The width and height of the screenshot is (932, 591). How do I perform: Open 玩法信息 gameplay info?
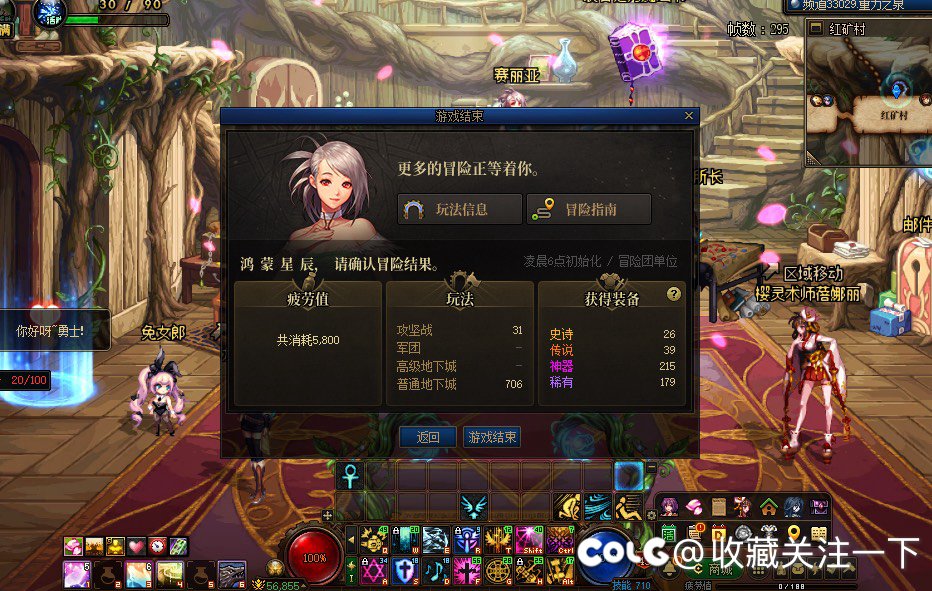[x=460, y=209]
